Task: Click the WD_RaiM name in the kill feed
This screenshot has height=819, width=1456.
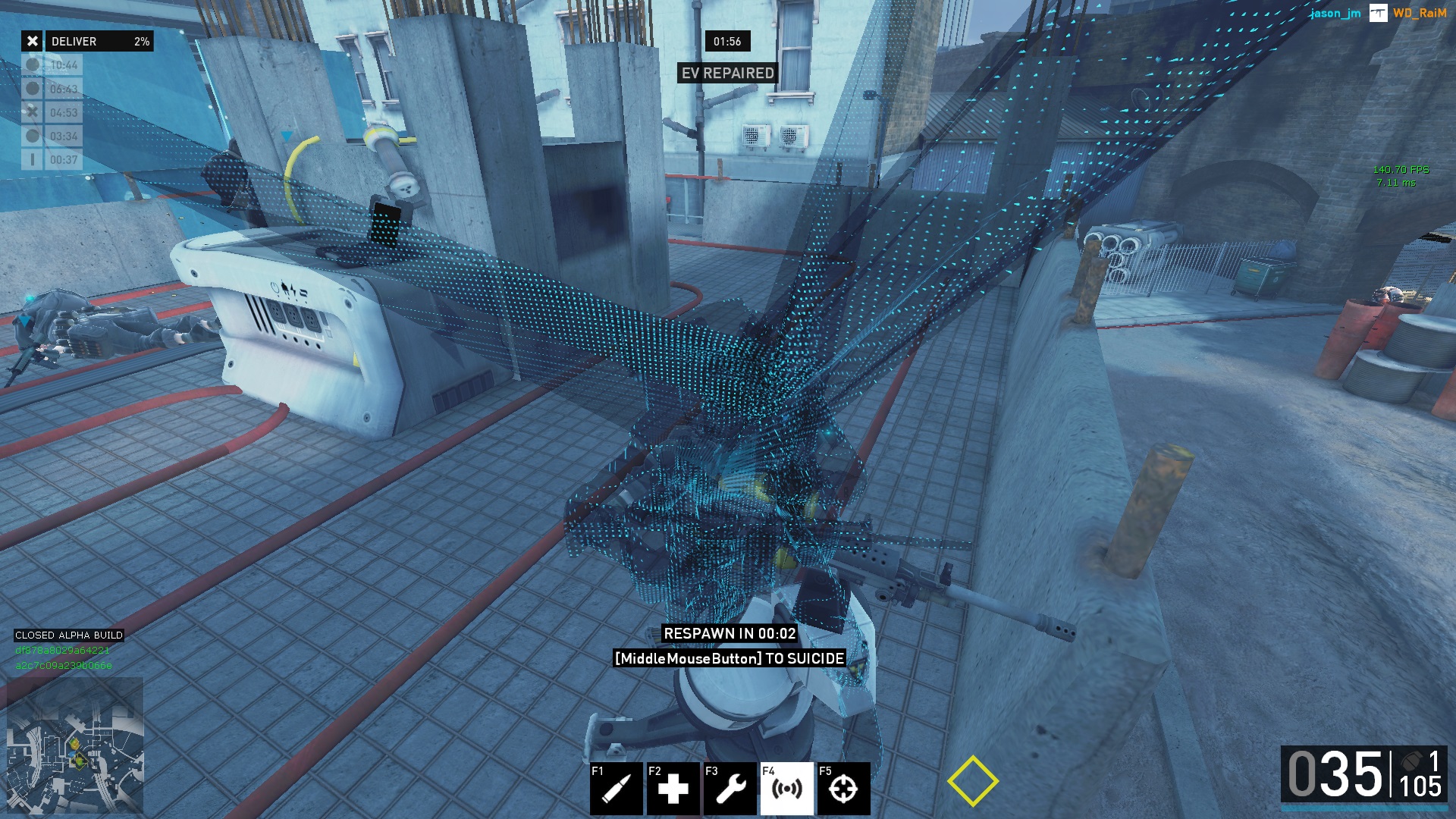Action: click(1420, 13)
